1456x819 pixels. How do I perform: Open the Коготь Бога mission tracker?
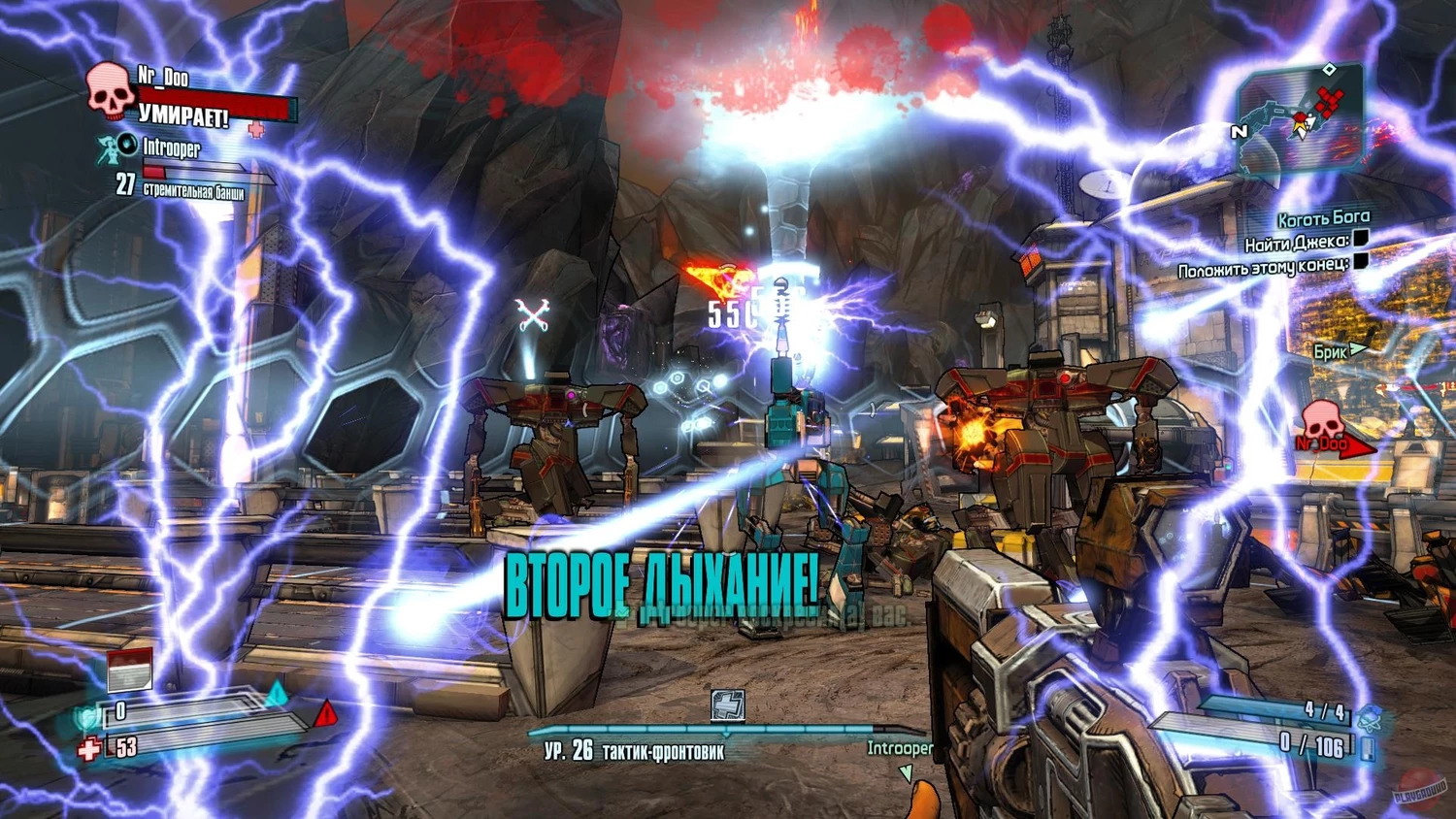pos(1323,218)
